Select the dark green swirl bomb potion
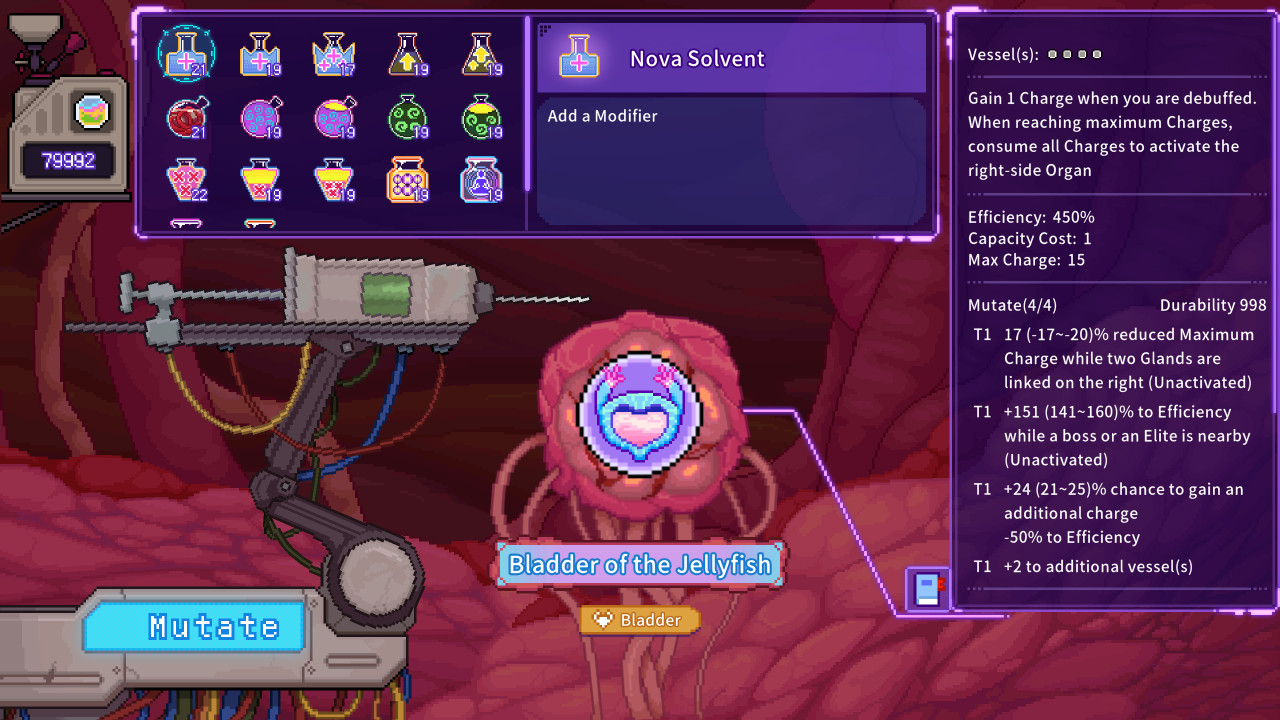 (408, 118)
